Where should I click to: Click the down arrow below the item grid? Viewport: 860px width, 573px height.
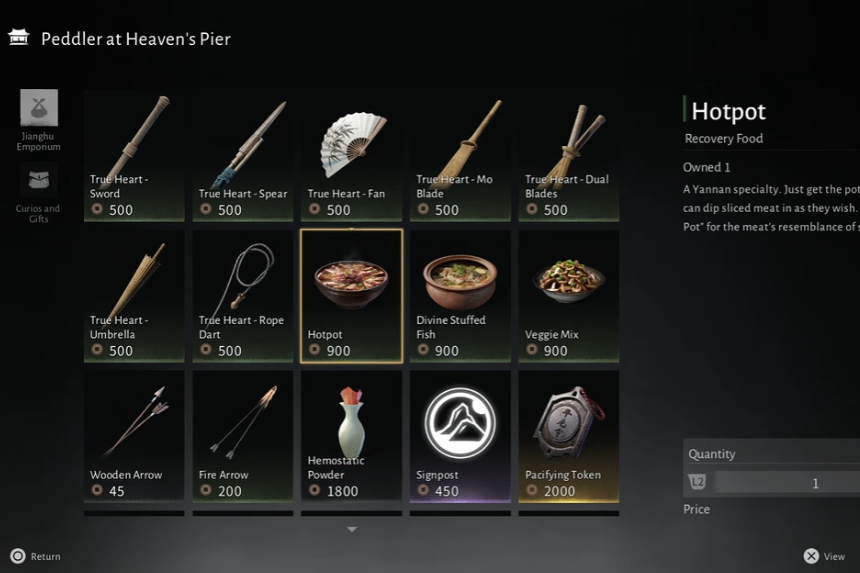tap(352, 530)
